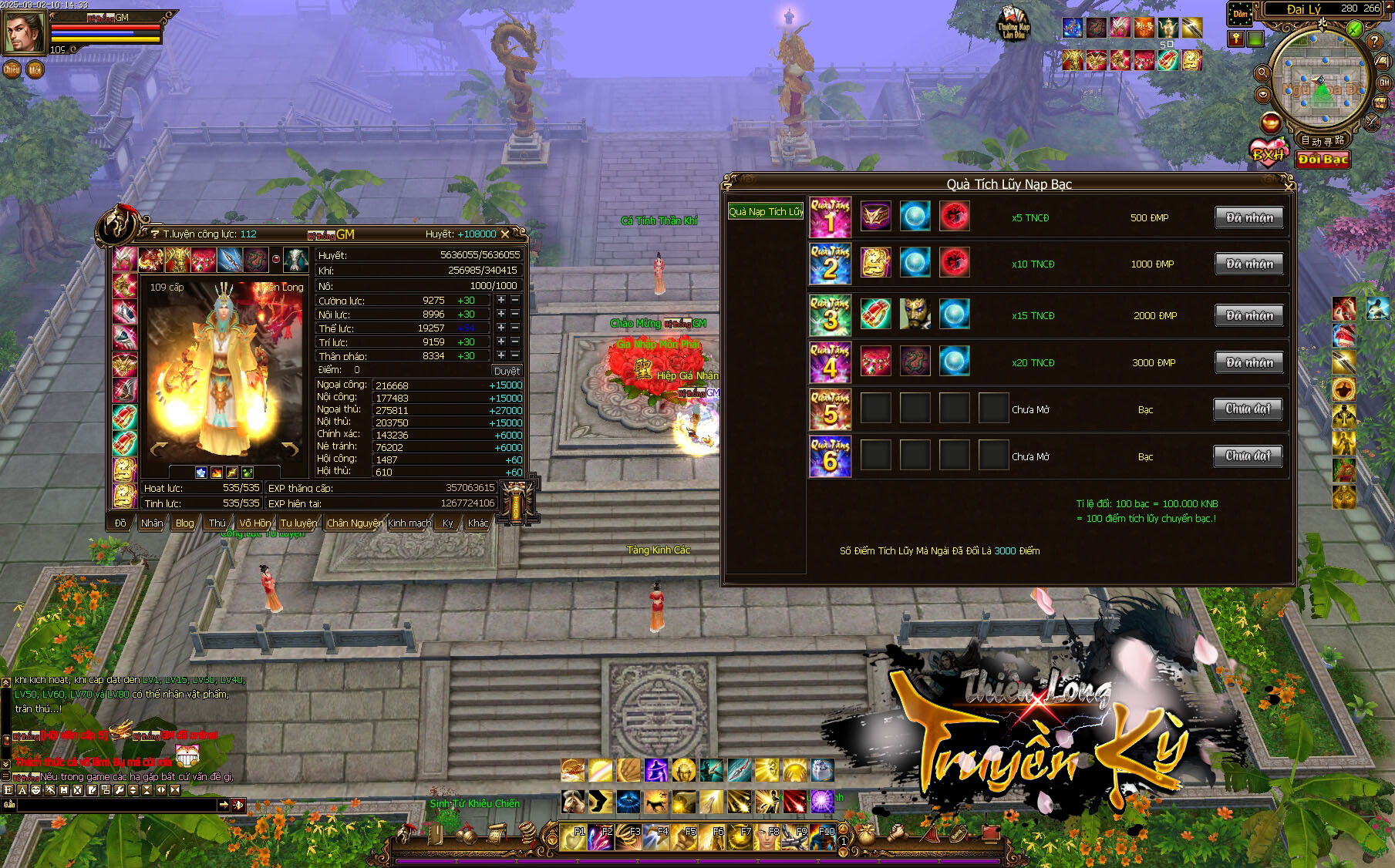Click the minimap magnifier button
The width and height of the screenshot is (1395, 868).
[x=1262, y=73]
